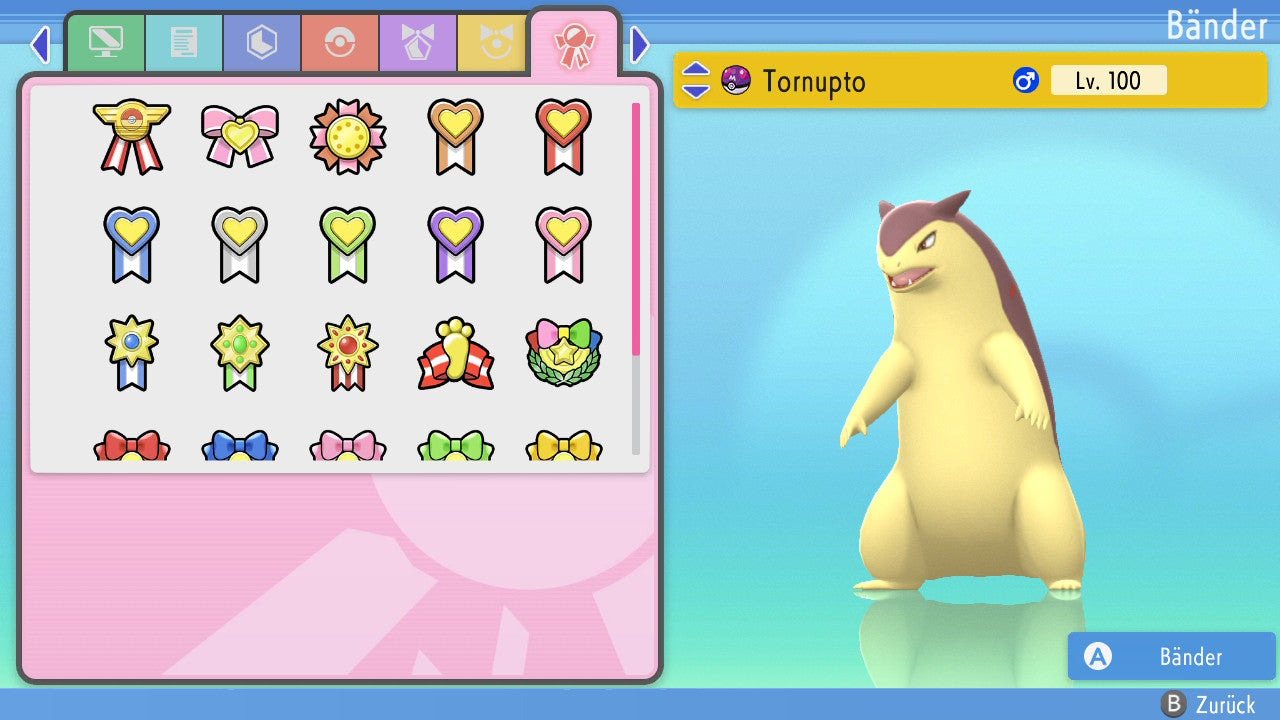Choose the pink bow ribbon with heart
Screen dimensions: 1280x720
pos(240,136)
